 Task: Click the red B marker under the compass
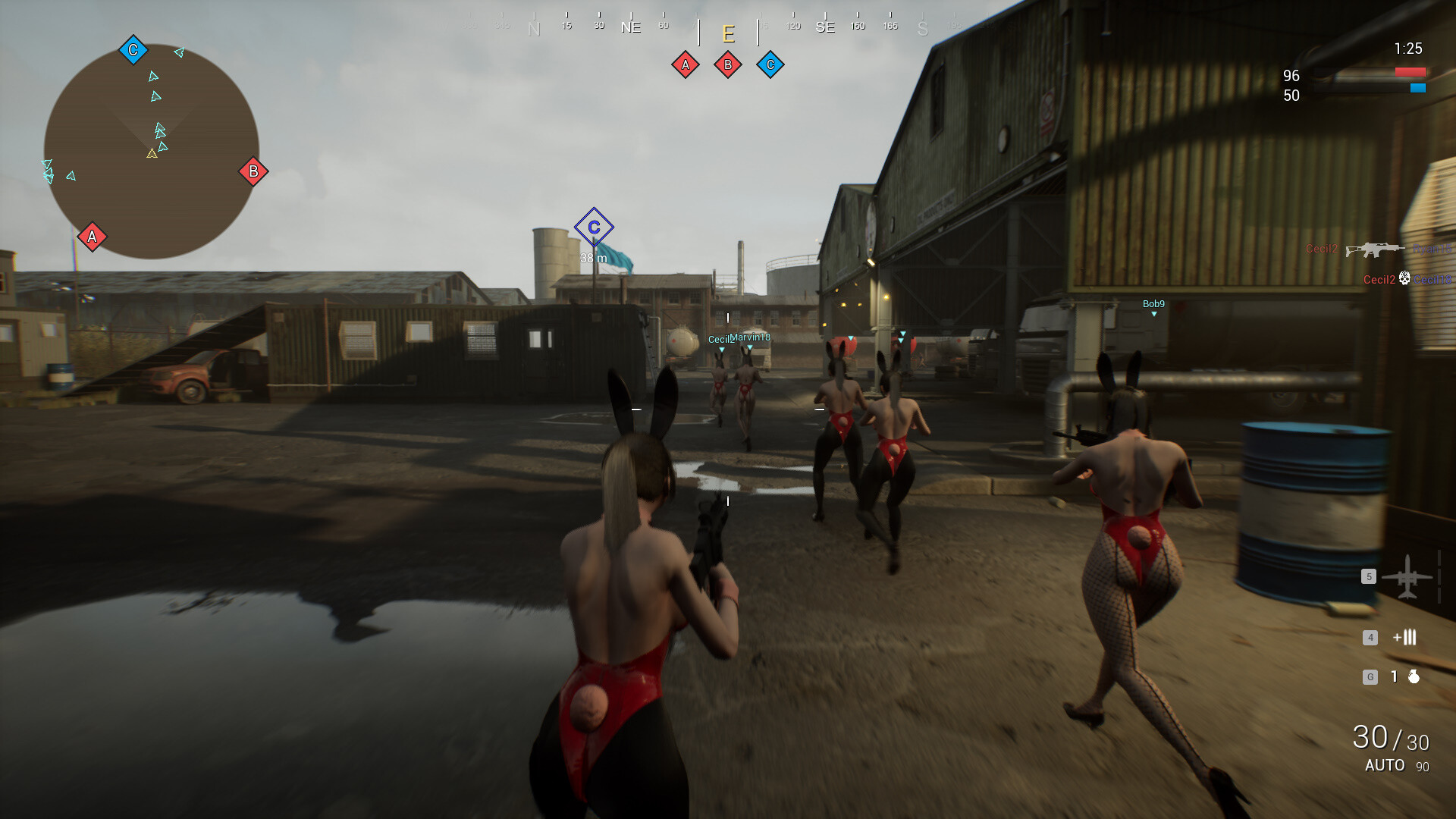pos(728,64)
